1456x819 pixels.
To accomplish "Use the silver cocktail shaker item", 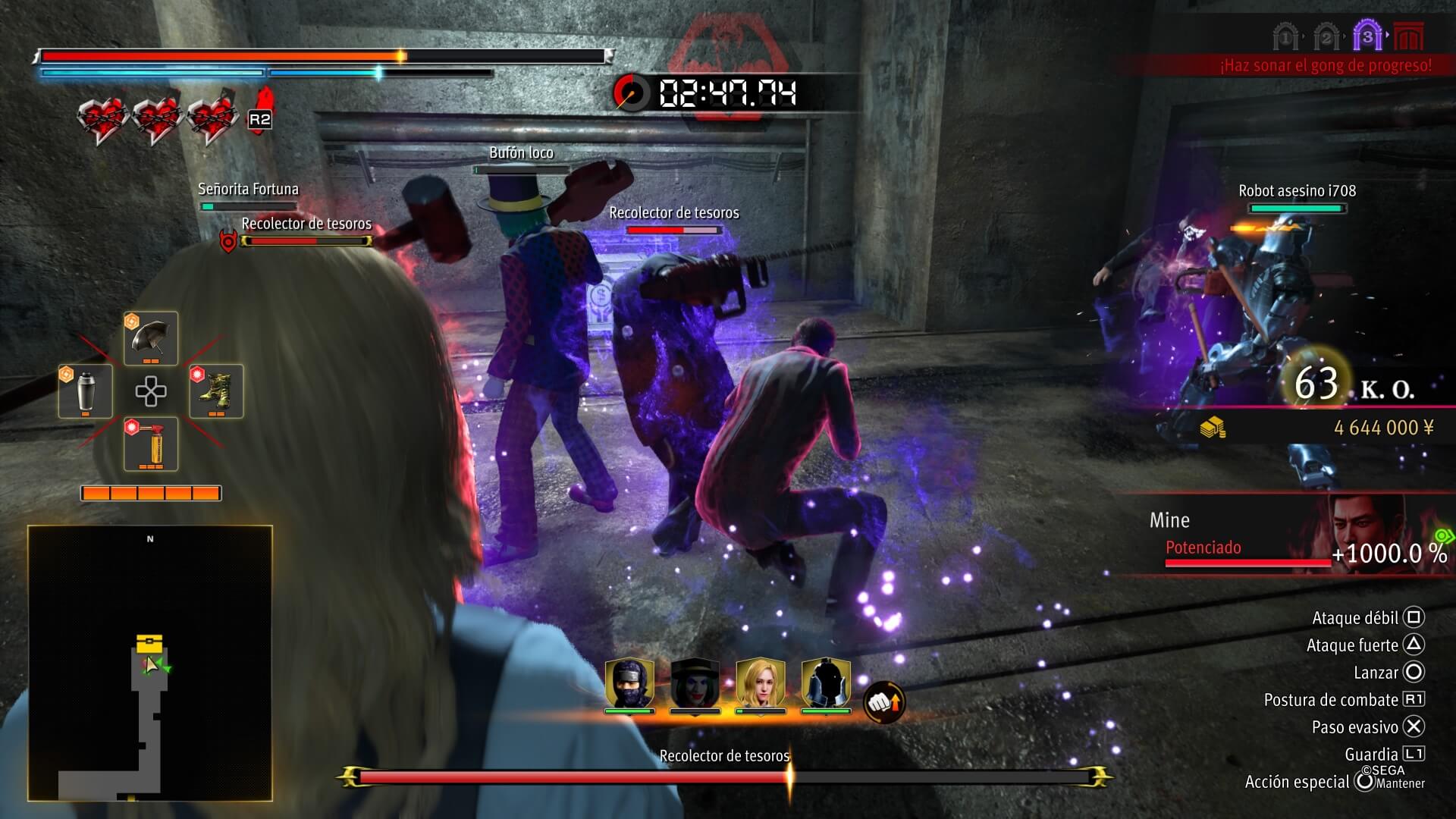I will [86, 391].
